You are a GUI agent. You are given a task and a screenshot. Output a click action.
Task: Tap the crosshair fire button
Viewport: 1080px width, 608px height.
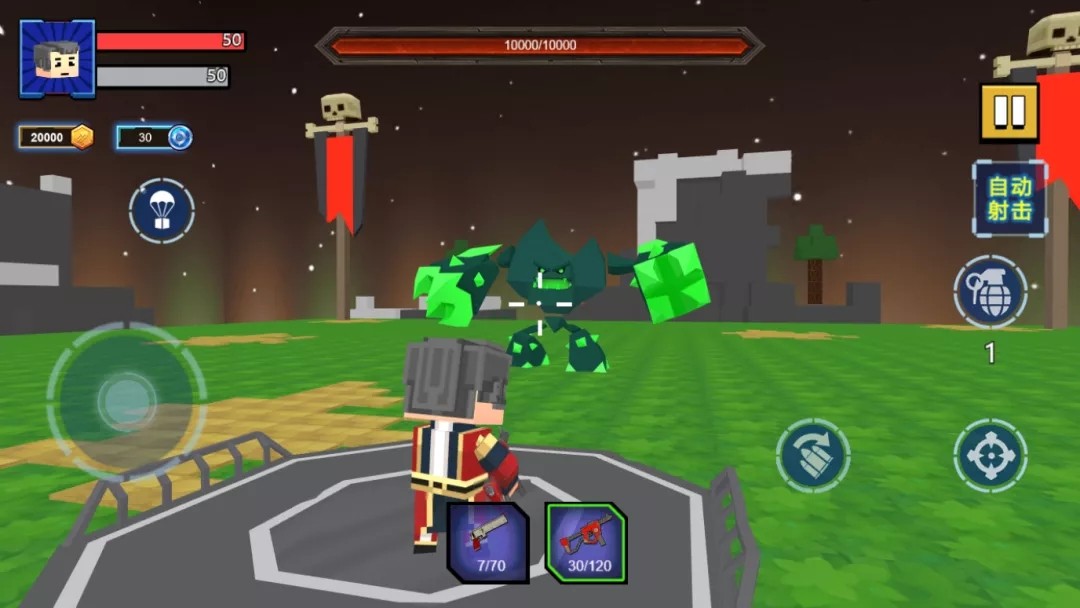coord(990,456)
